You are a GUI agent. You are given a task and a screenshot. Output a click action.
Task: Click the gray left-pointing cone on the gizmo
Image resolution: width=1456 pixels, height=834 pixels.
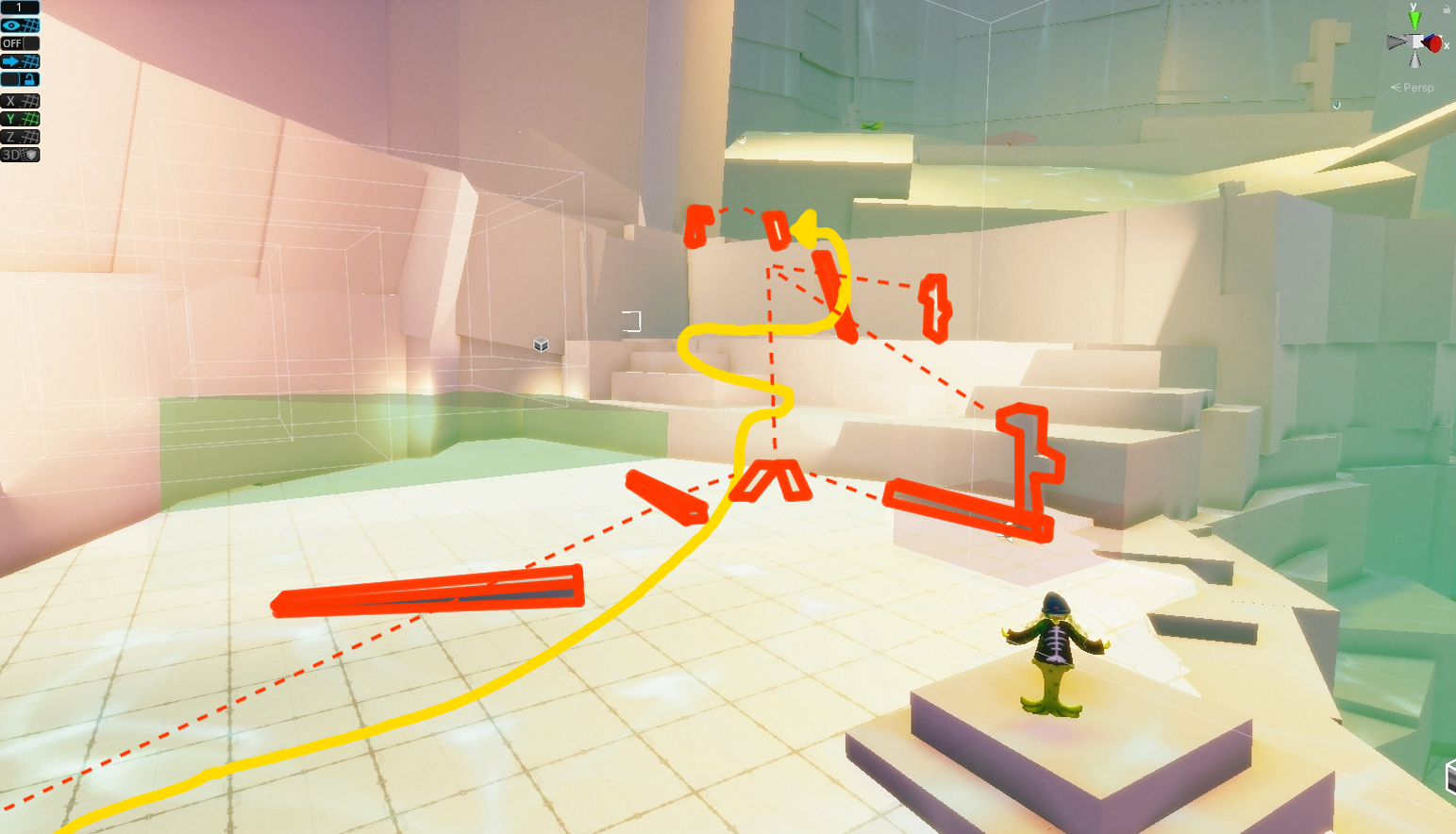click(x=1395, y=42)
